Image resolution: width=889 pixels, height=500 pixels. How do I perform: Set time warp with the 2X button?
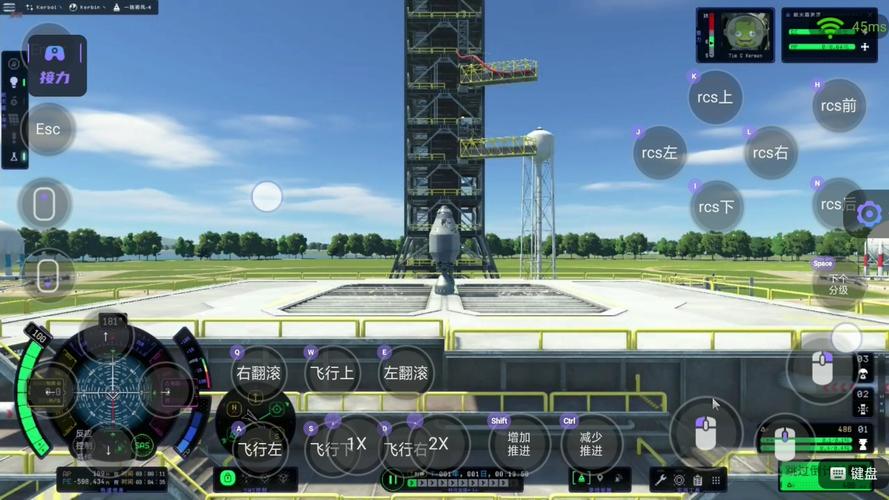(x=438, y=444)
